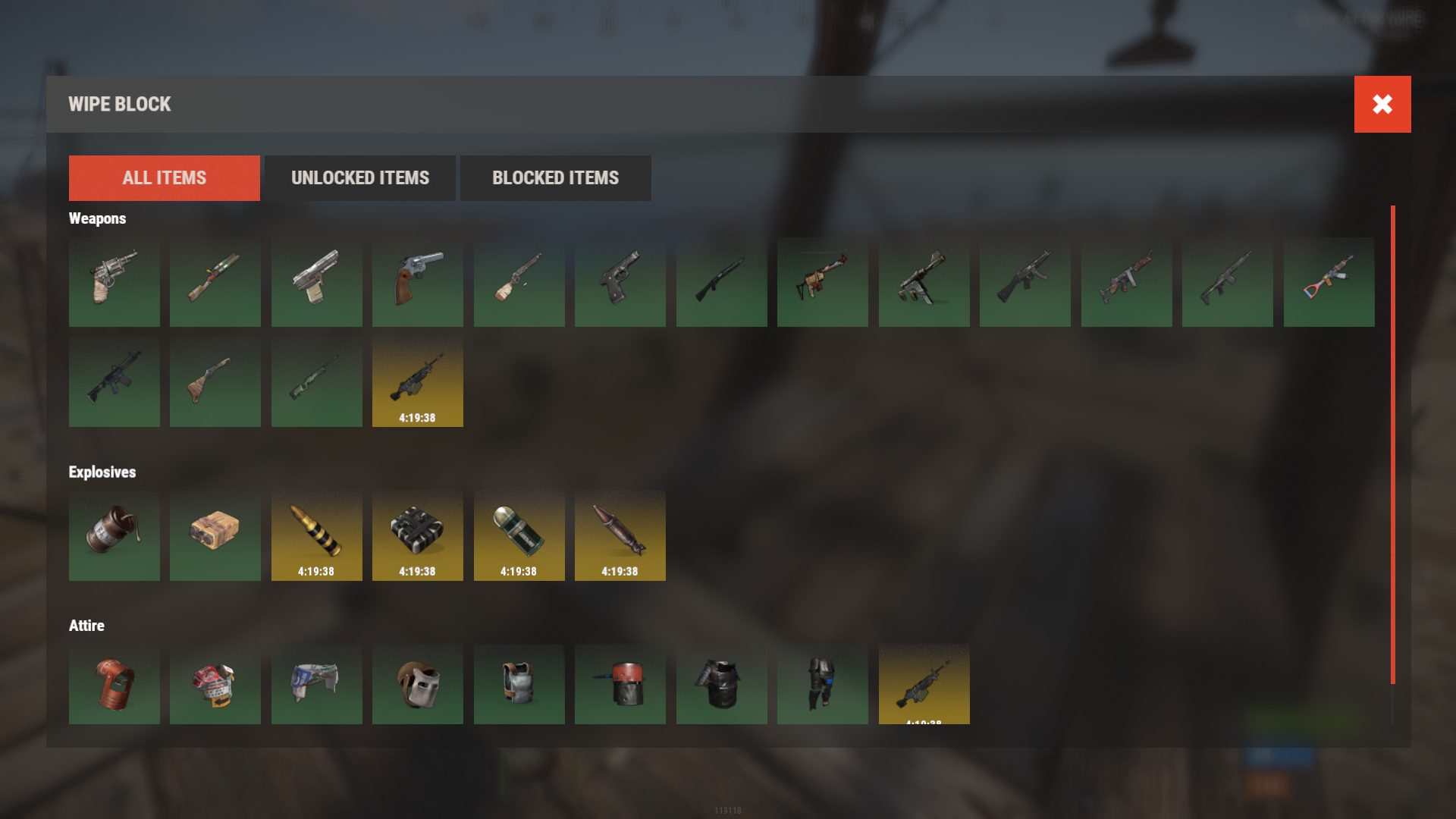This screenshot has height=819, width=1456.
Task: Choose the Python revolver with wooden grip
Action: [417, 282]
